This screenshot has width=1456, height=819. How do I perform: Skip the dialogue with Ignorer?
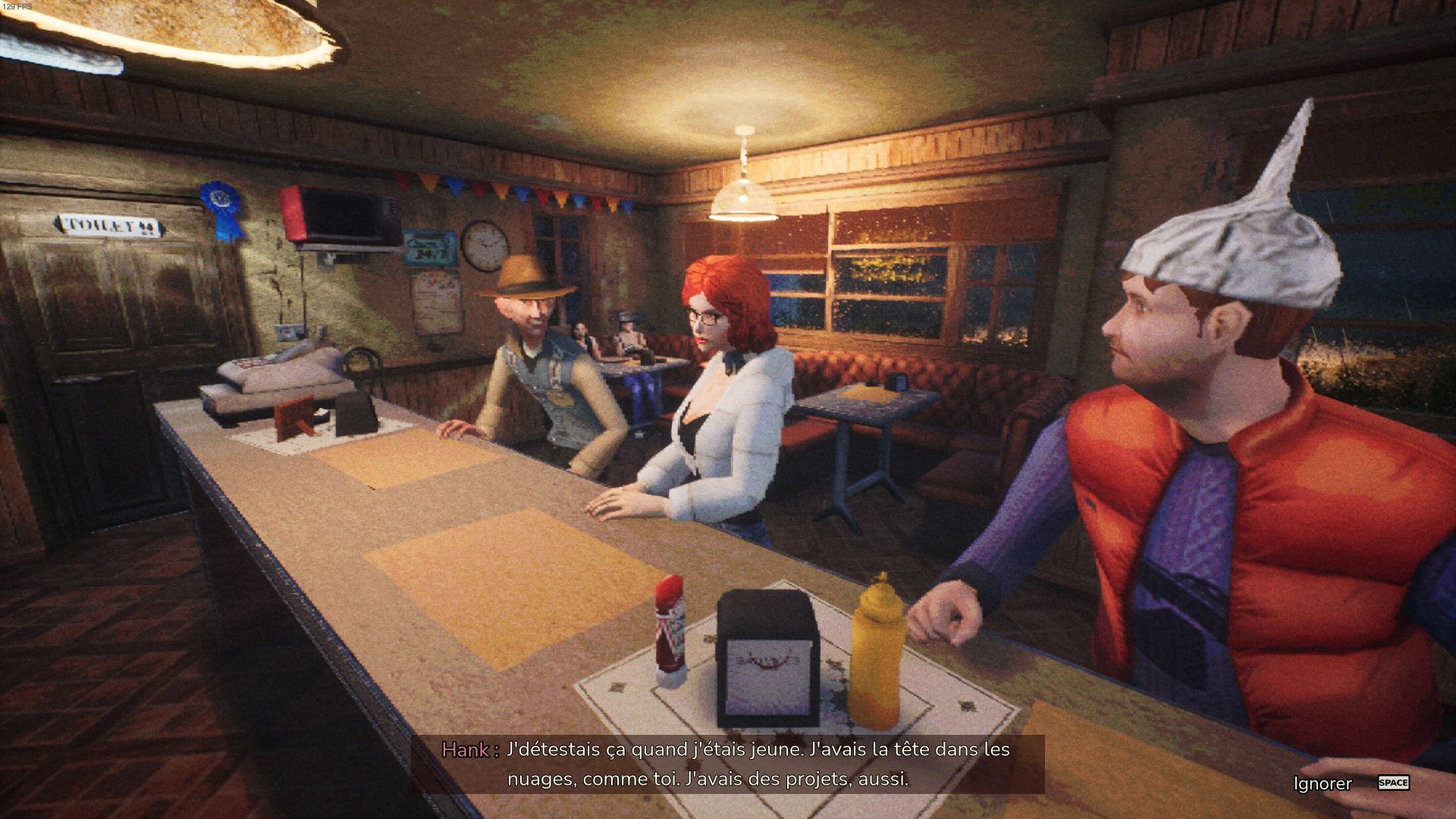click(x=1323, y=783)
